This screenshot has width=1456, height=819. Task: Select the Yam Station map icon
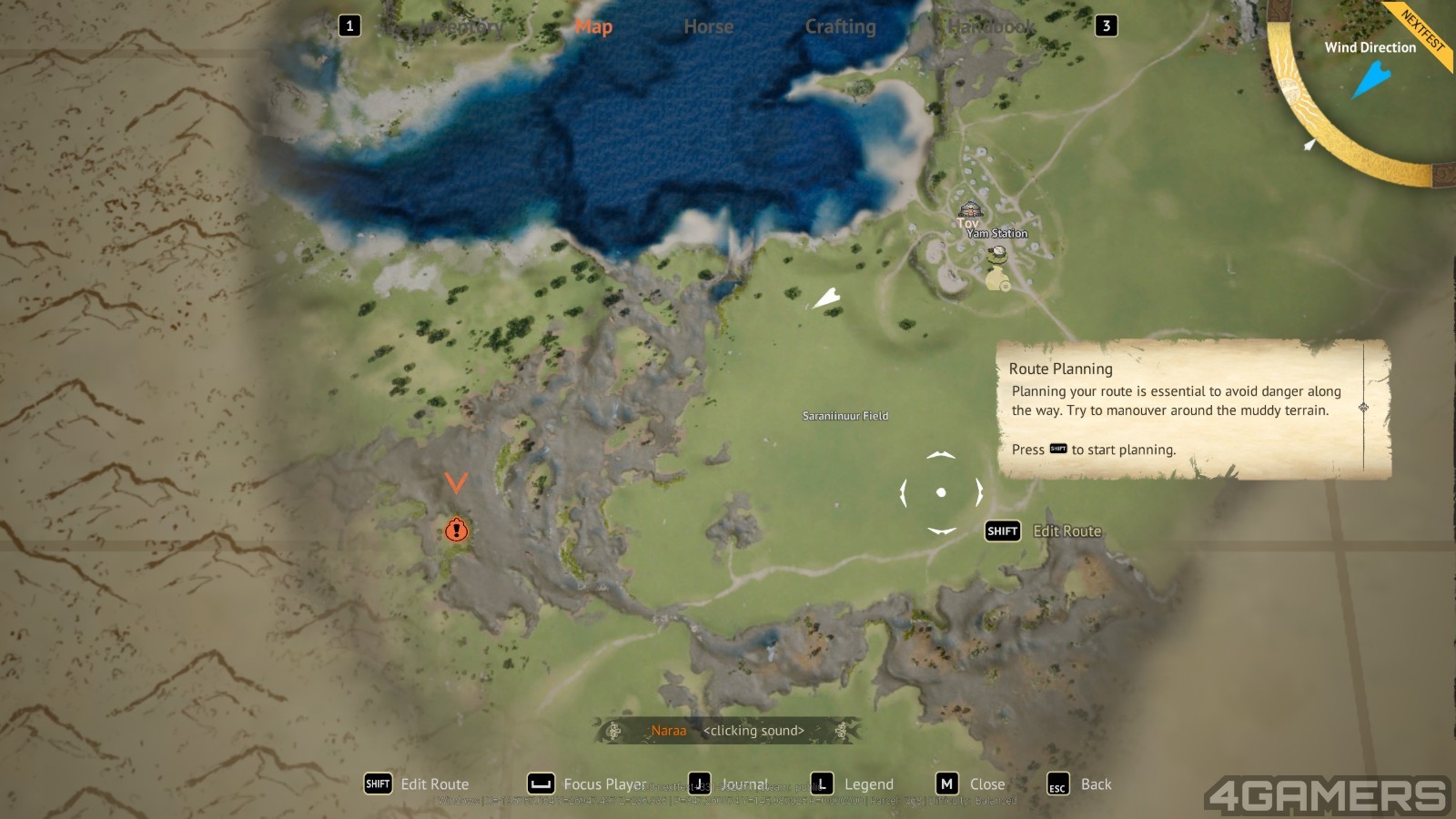(x=999, y=251)
